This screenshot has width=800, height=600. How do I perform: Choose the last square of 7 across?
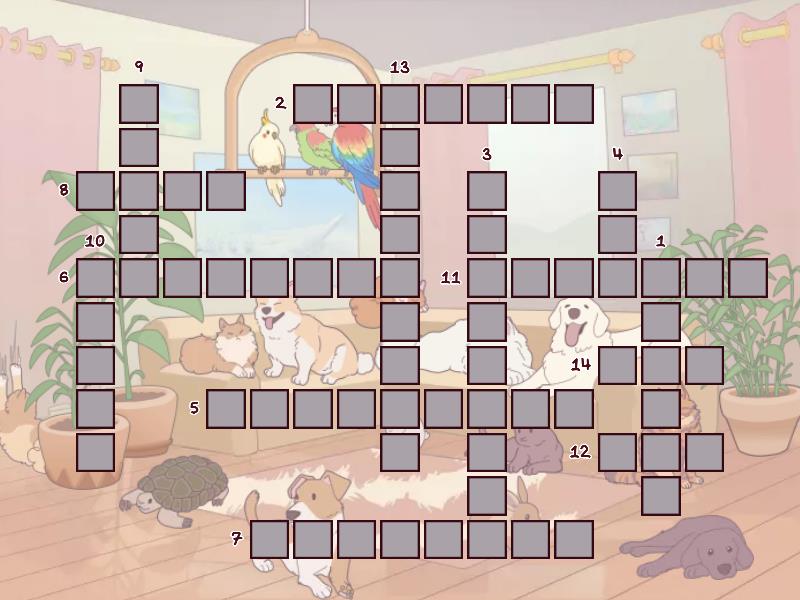574,539
